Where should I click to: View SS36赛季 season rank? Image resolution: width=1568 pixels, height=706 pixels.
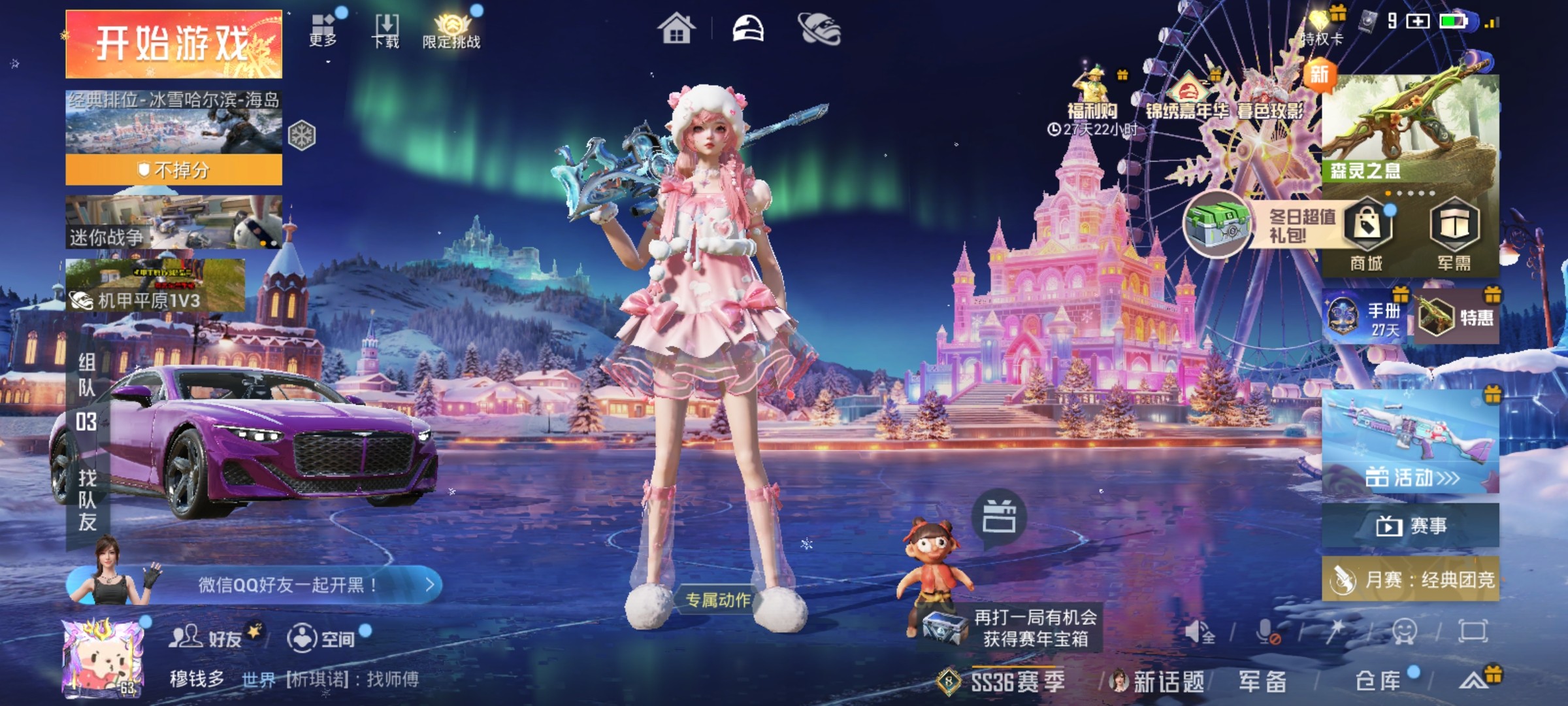coord(1002,681)
